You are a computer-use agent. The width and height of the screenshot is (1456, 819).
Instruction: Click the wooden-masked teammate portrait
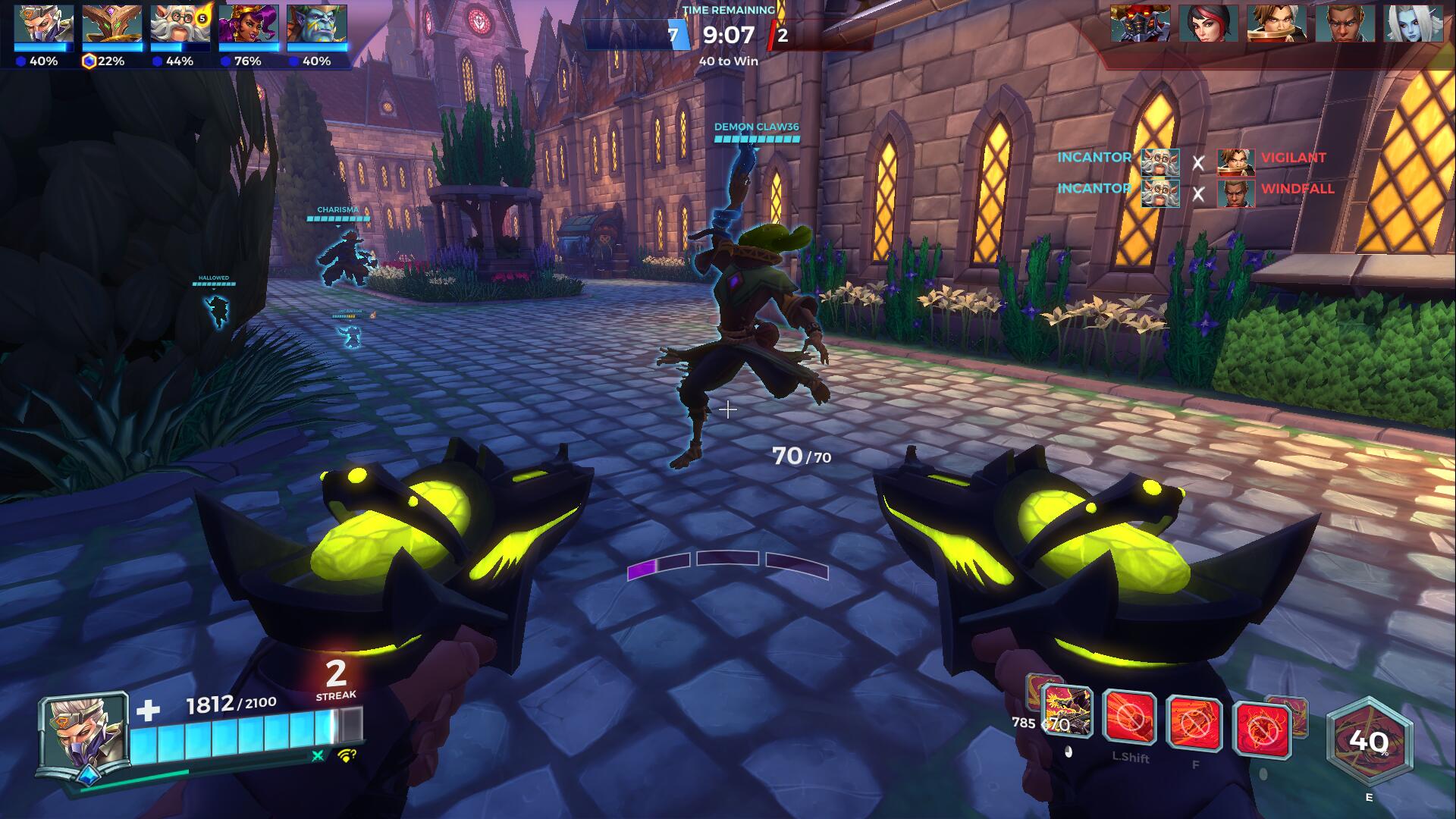112,24
